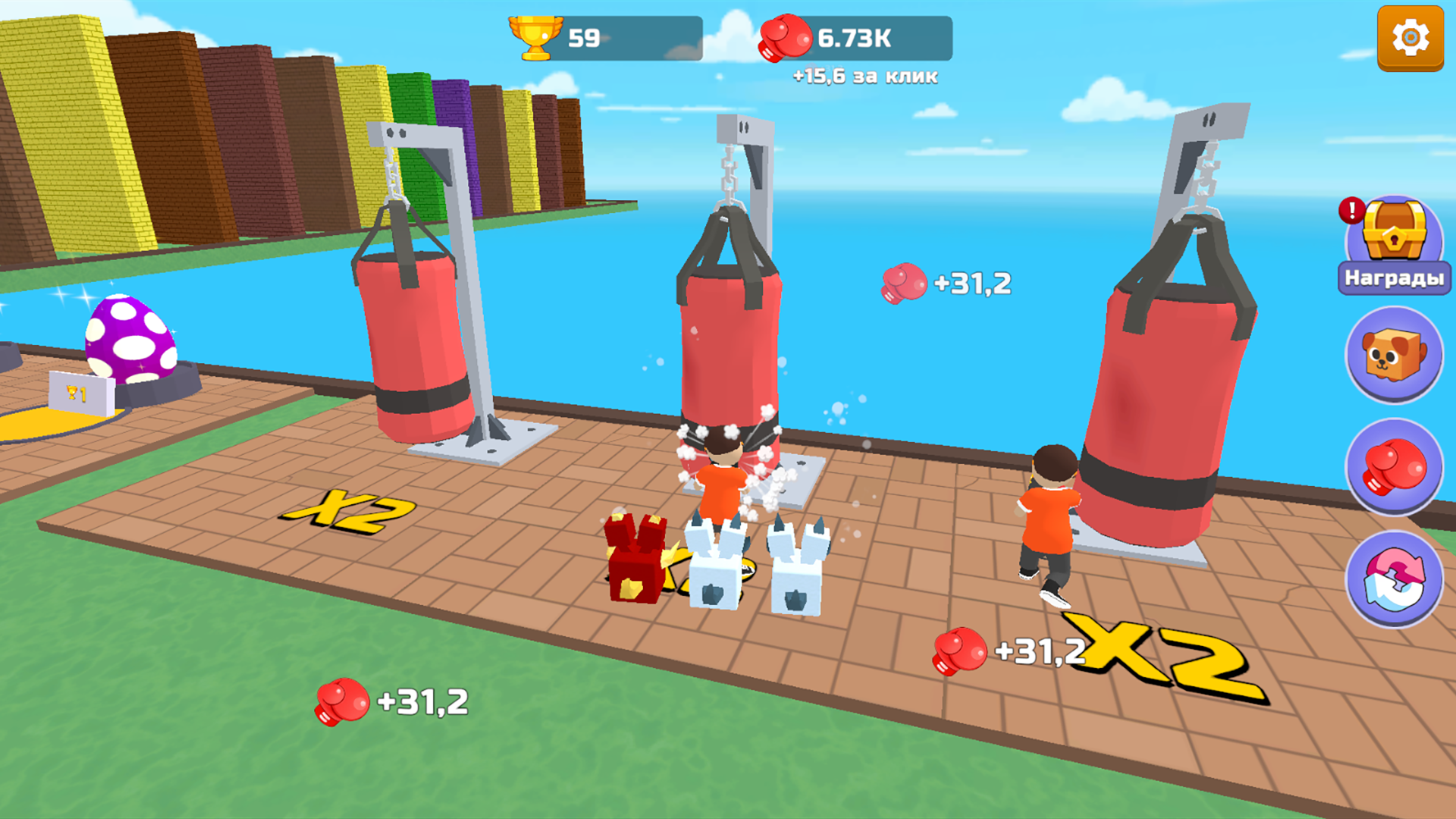The height and width of the screenshot is (819, 1456).
Task: Punch the middle punching bag
Action: (728, 334)
